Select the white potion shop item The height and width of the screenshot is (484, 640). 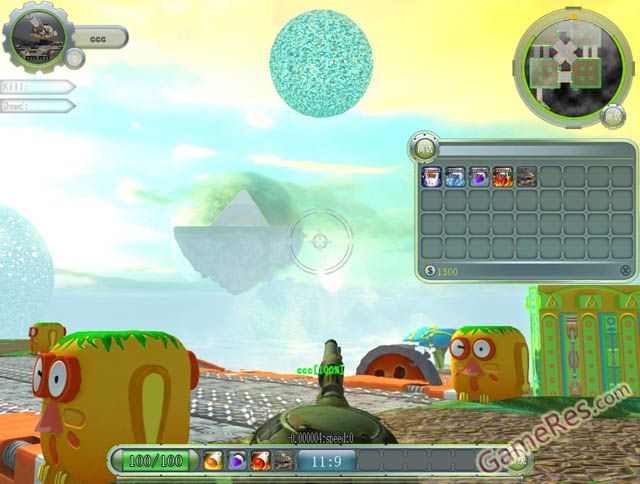432,178
